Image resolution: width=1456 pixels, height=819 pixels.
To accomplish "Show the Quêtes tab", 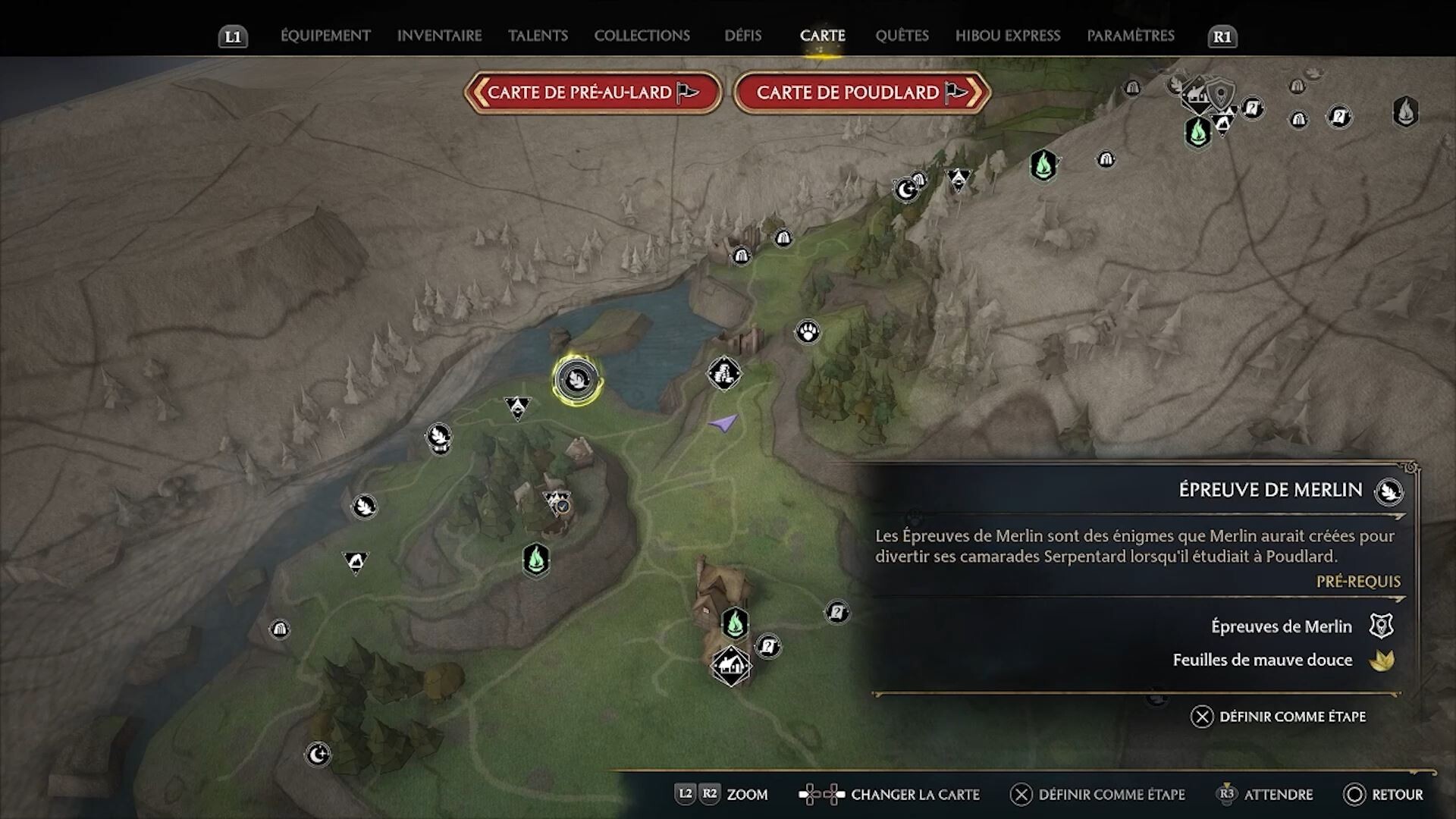I will click(902, 36).
